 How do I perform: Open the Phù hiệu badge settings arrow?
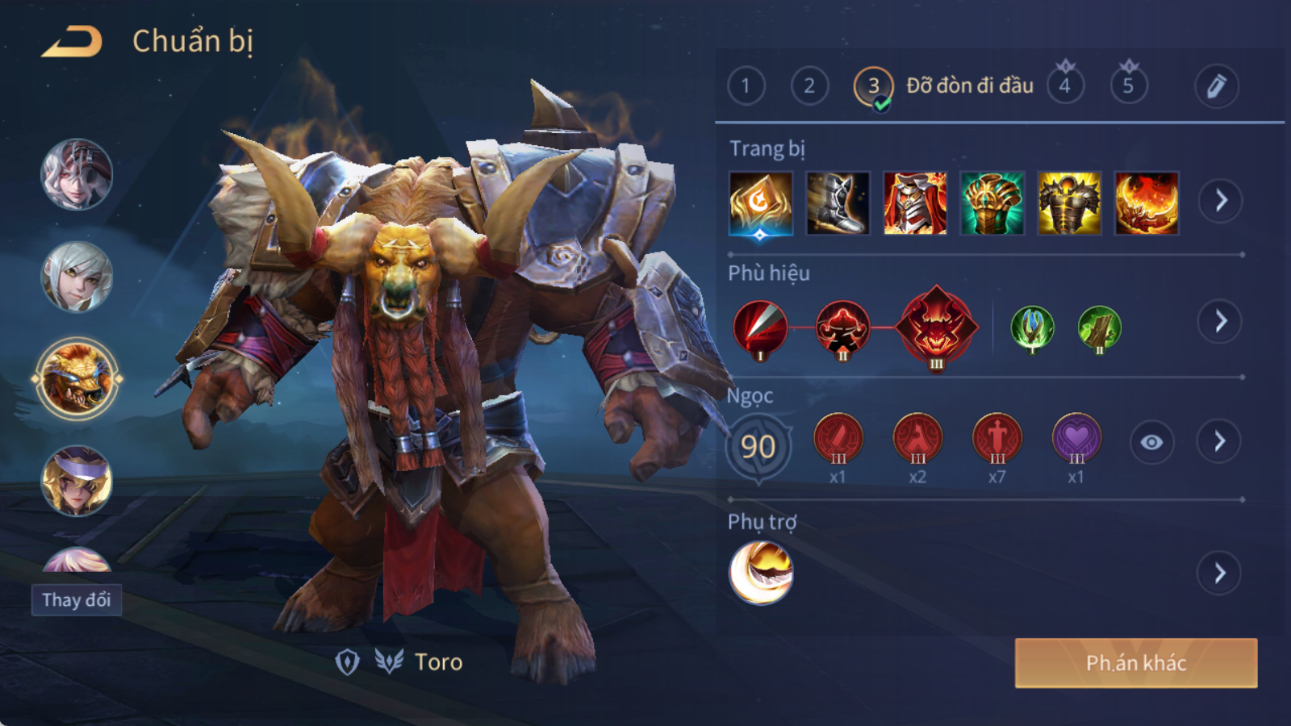click(1220, 322)
